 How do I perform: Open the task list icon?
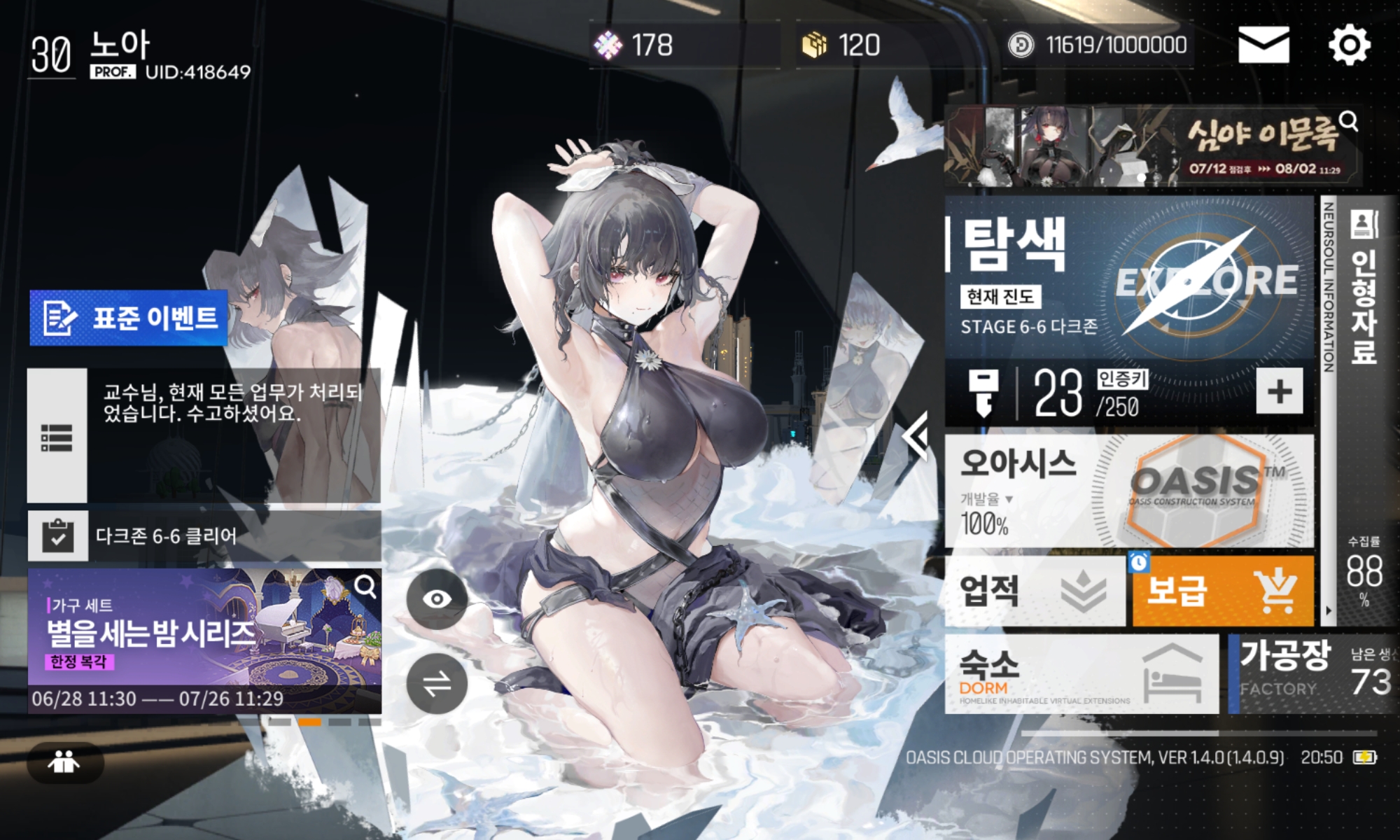pos(57,436)
